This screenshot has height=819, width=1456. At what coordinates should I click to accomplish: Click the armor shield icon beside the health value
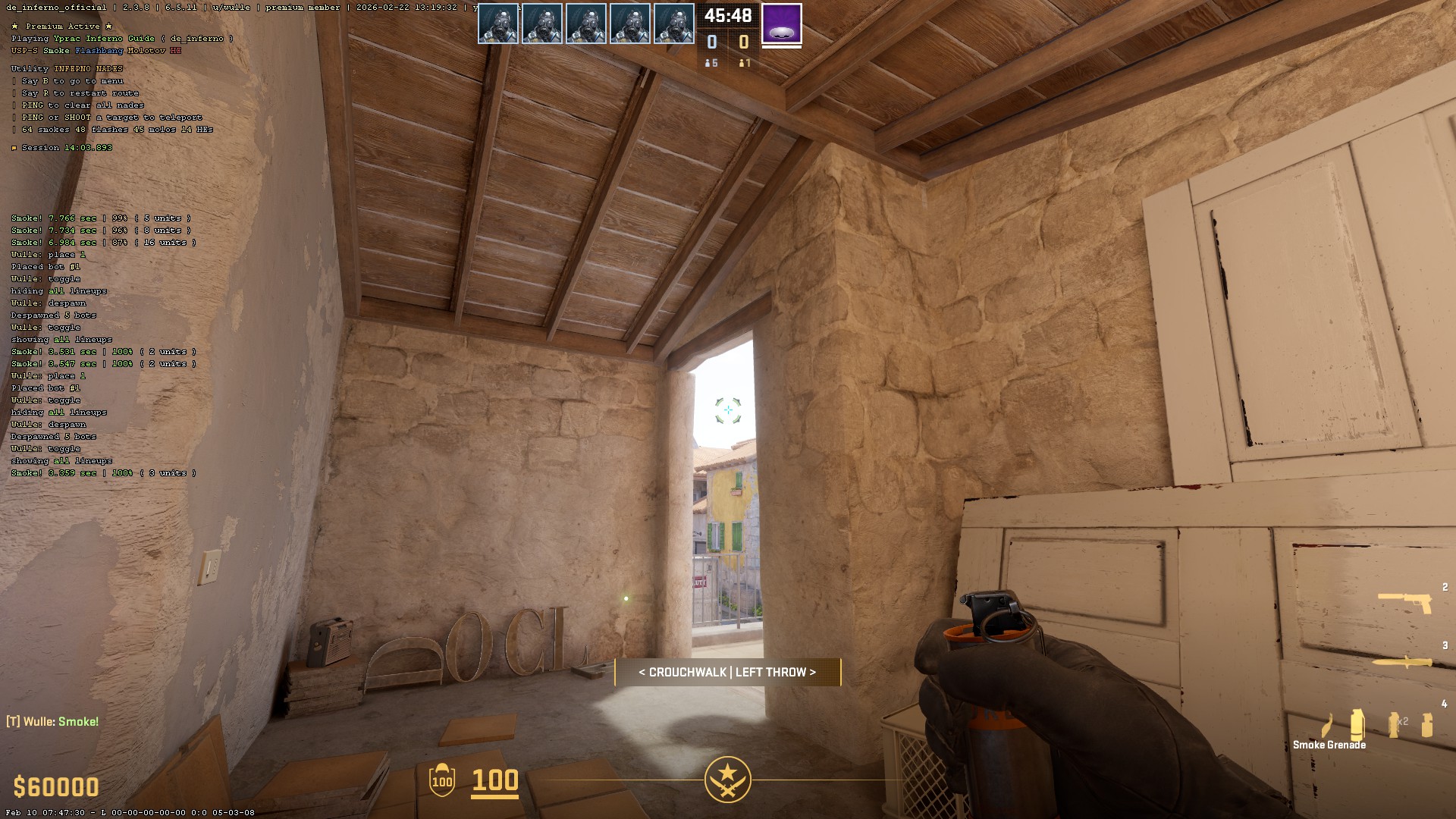tap(441, 781)
